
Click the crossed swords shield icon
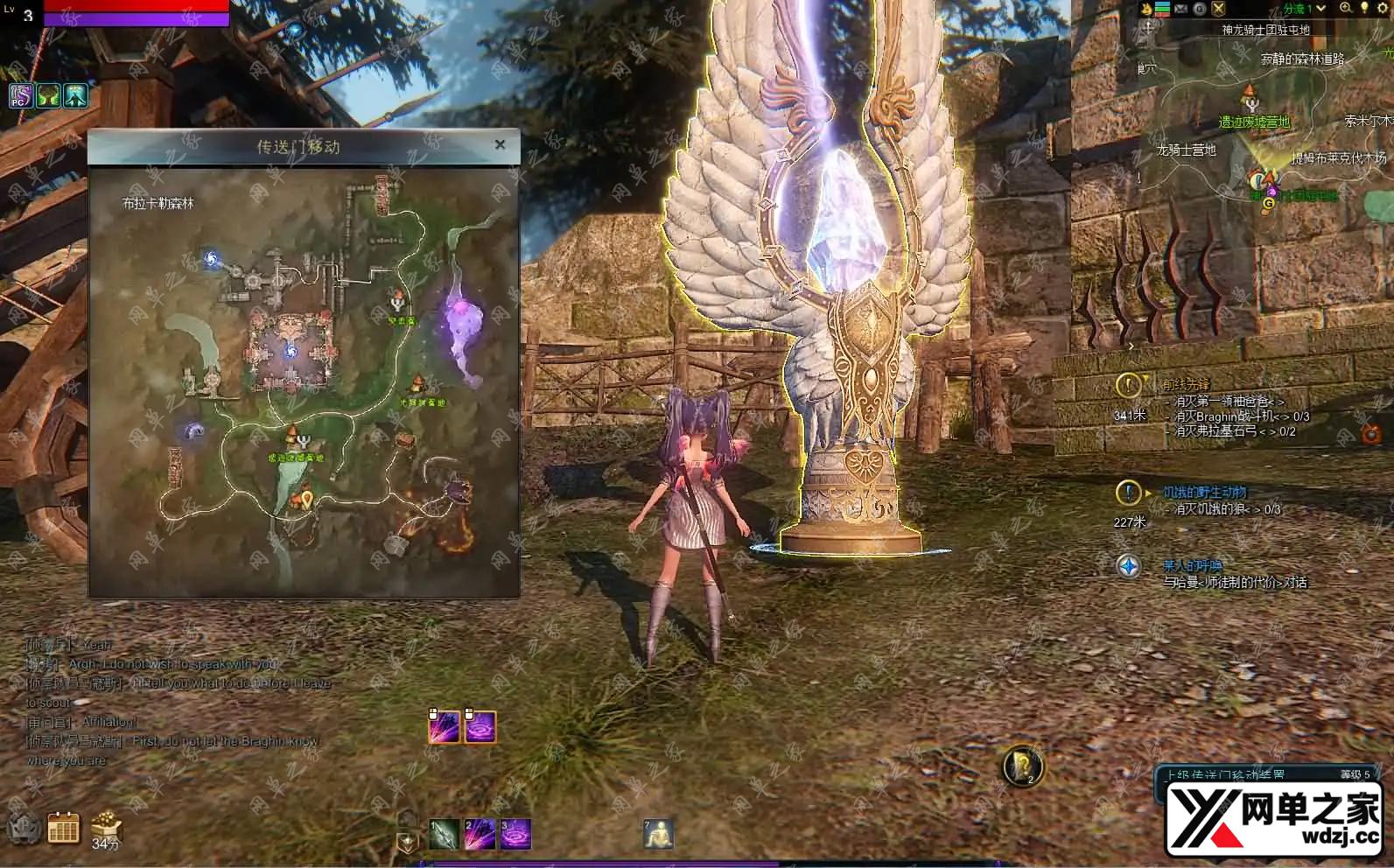(1219, 9)
